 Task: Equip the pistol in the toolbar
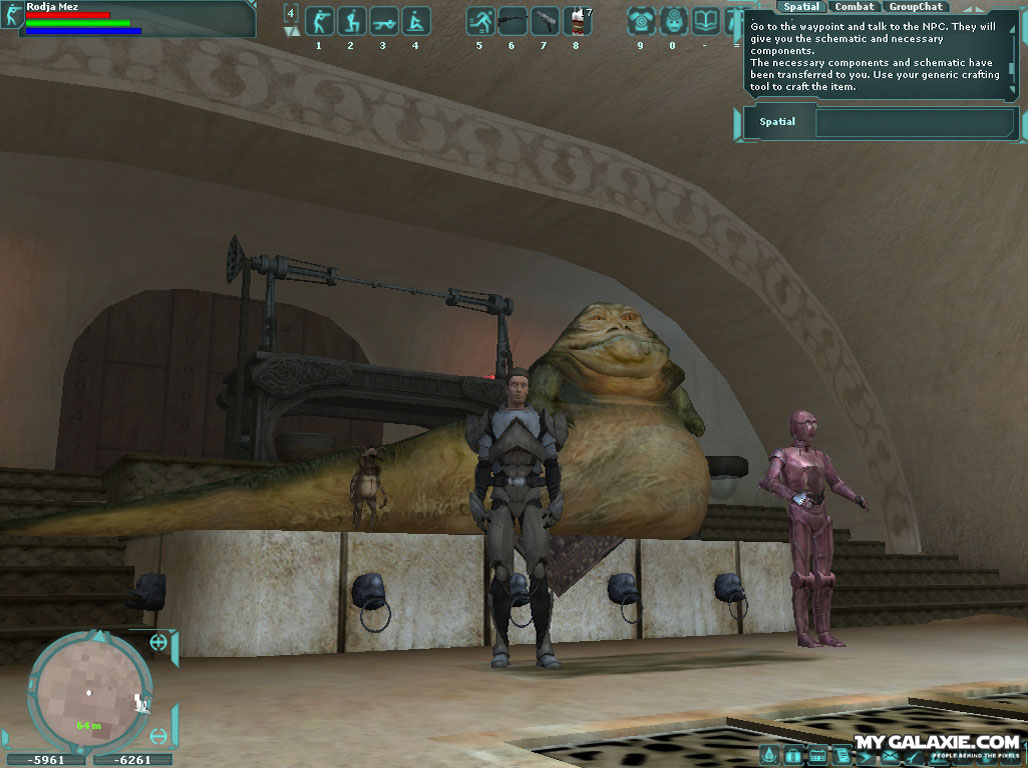(x=544, y=21)
